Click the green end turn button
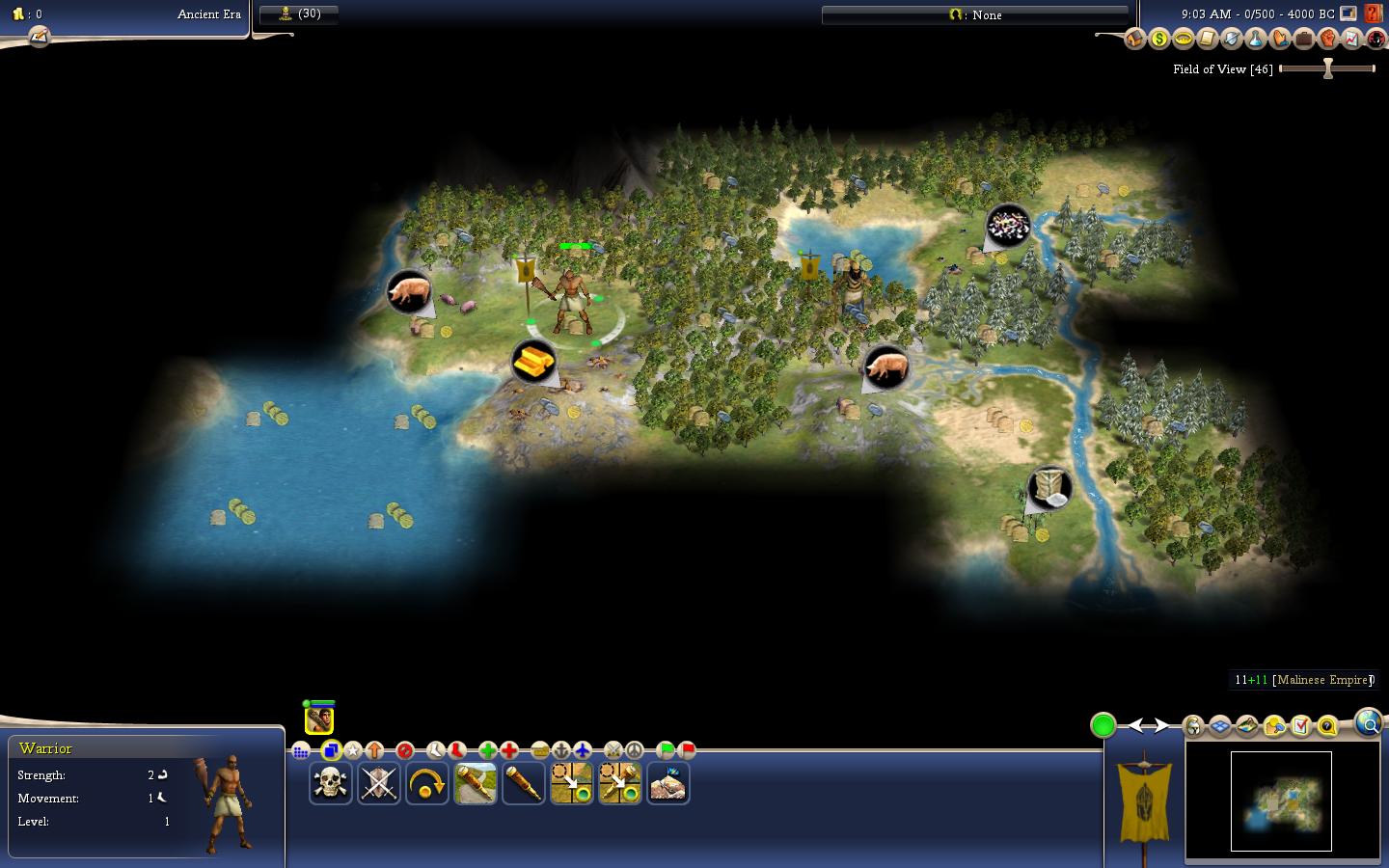Screen dimensions: 1389x868 pos(1103,725)
